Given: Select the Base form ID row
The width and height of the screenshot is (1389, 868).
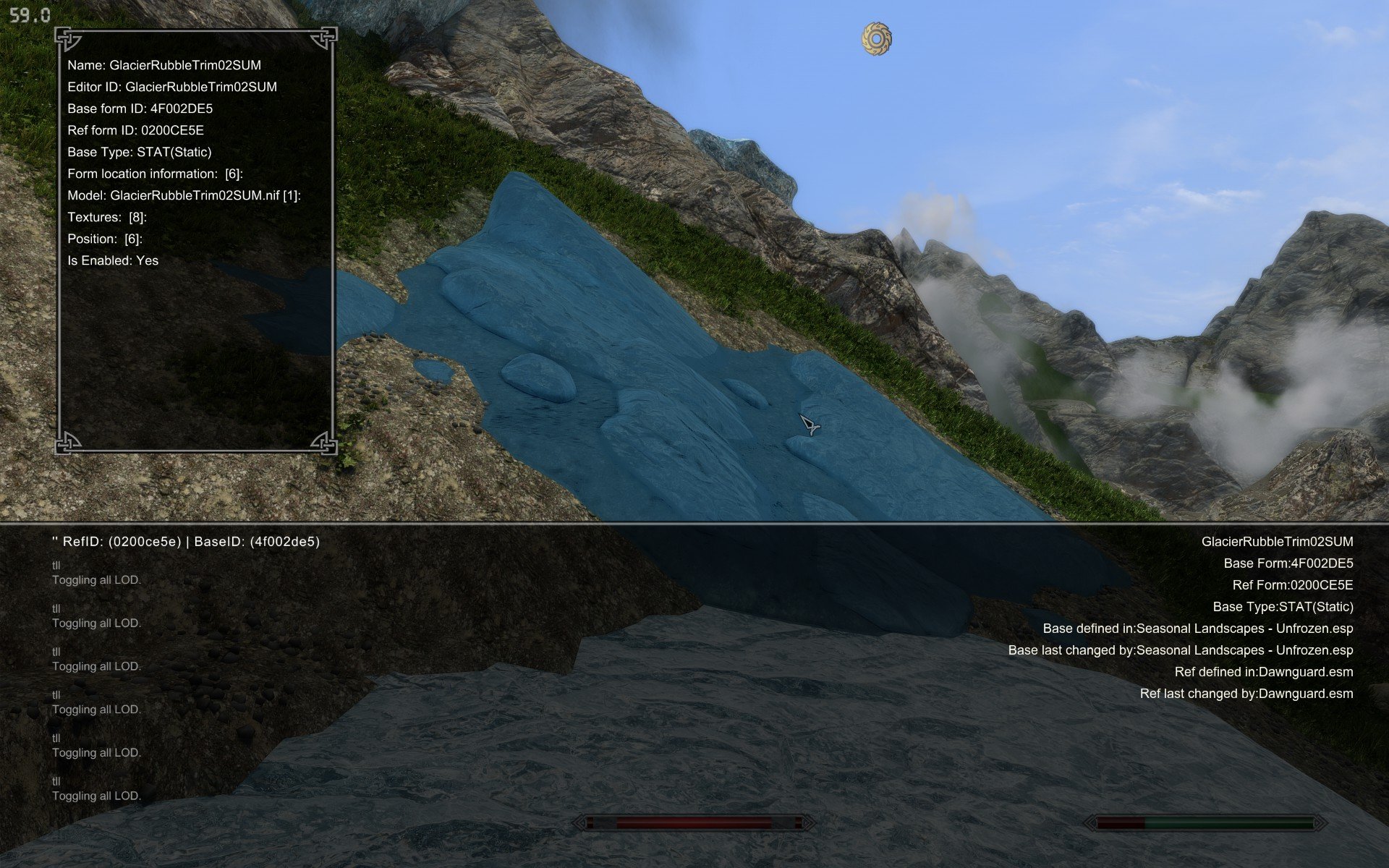Looking at the screenshot, I should coord(140,109).
